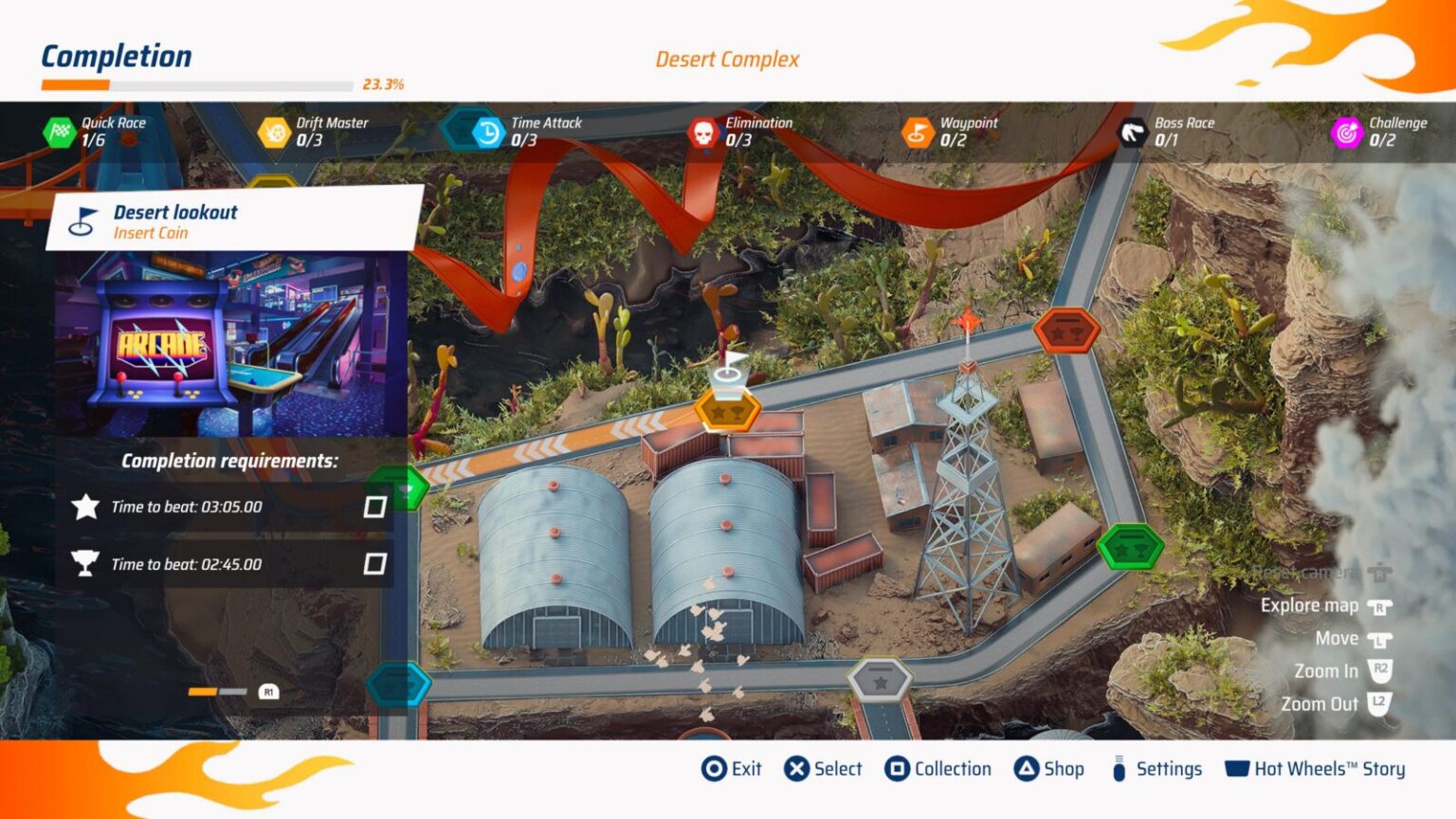Open the Collection screen
Image resolution: width=1456 pixels, height=819 pixels.
click(952, 769)
